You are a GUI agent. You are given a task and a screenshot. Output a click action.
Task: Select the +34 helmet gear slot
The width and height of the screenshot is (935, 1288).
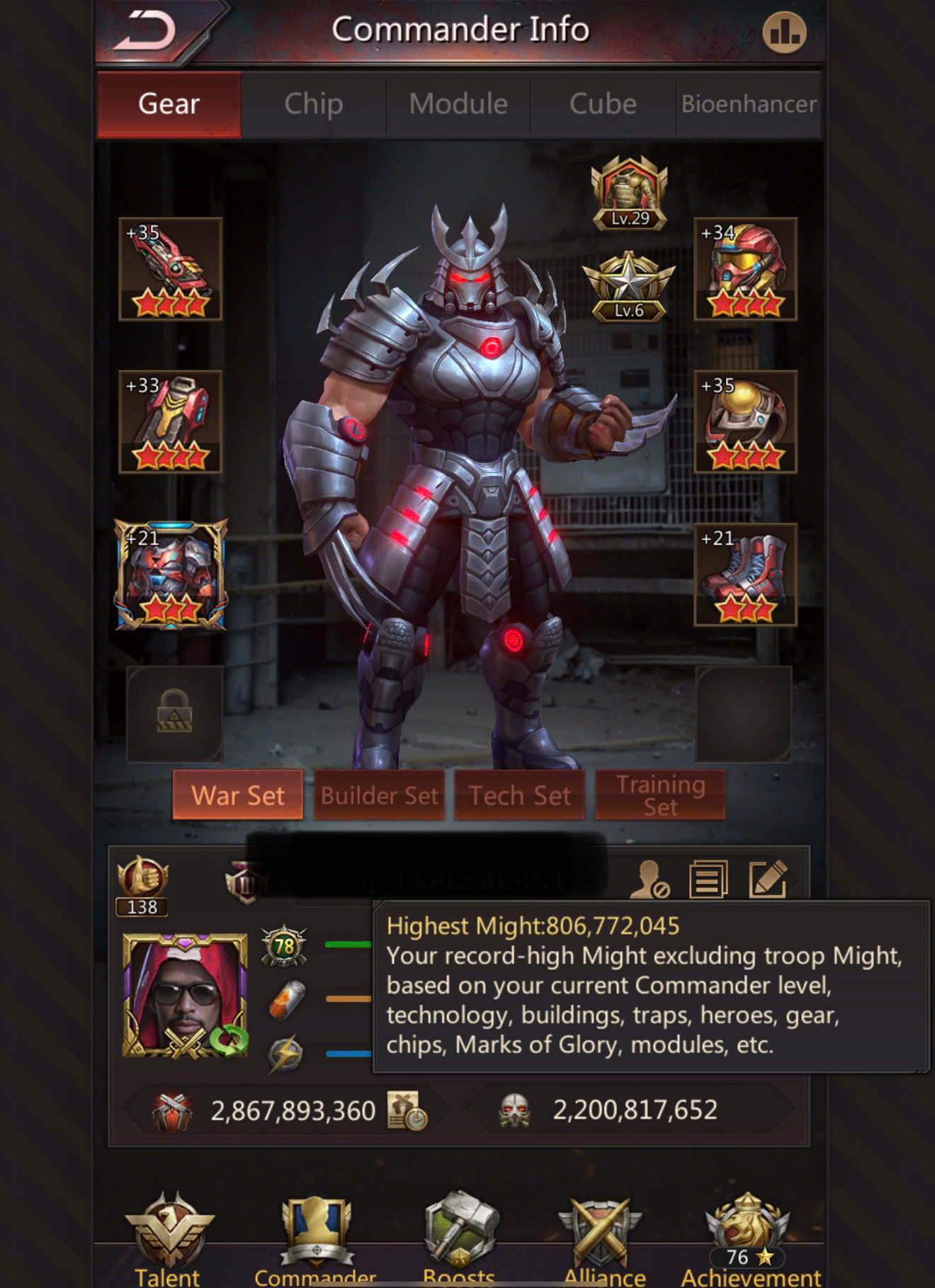[x=745, y=269]
